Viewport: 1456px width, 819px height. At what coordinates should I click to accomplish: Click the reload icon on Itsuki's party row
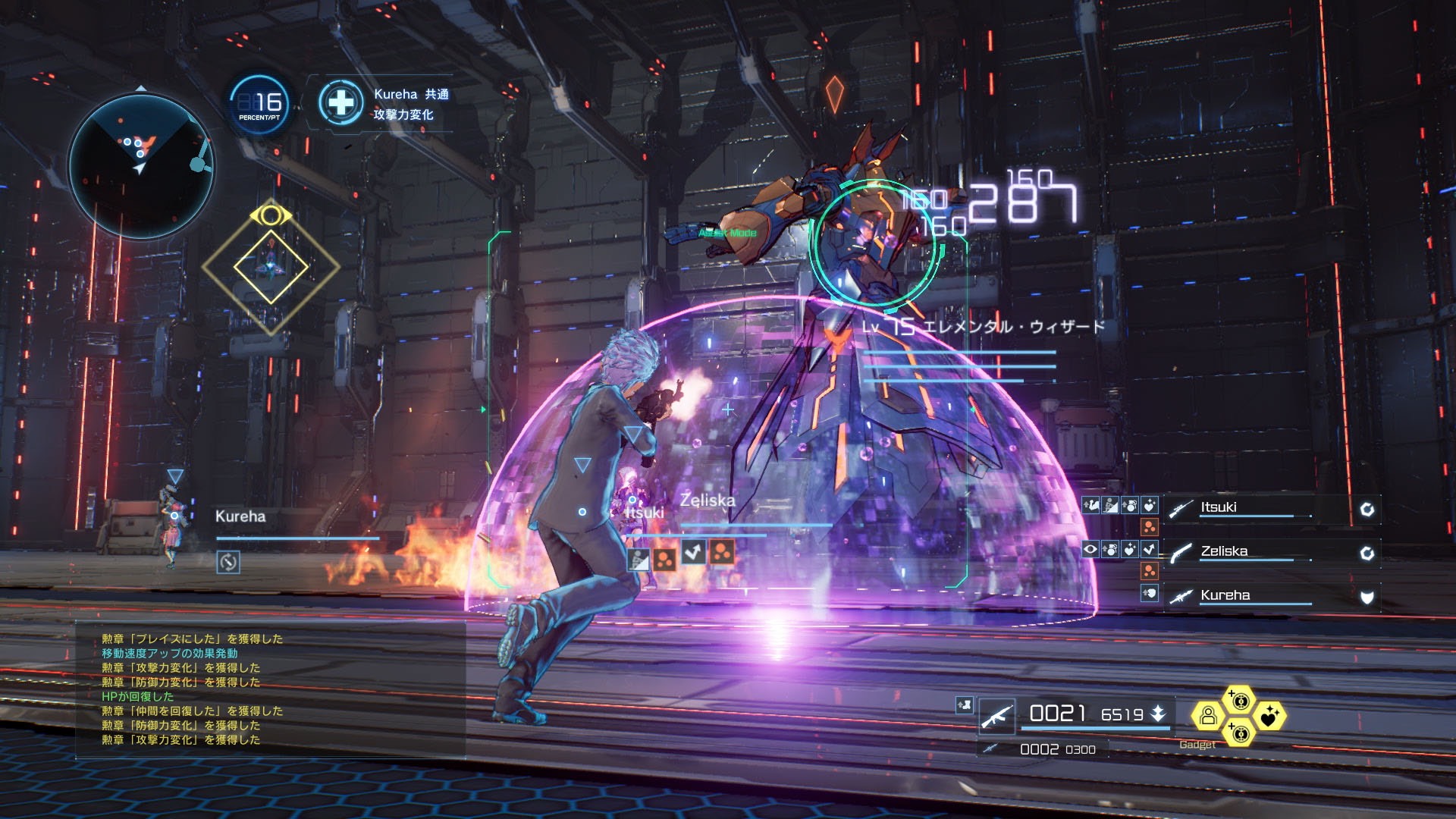click(x=1367, y=509)
